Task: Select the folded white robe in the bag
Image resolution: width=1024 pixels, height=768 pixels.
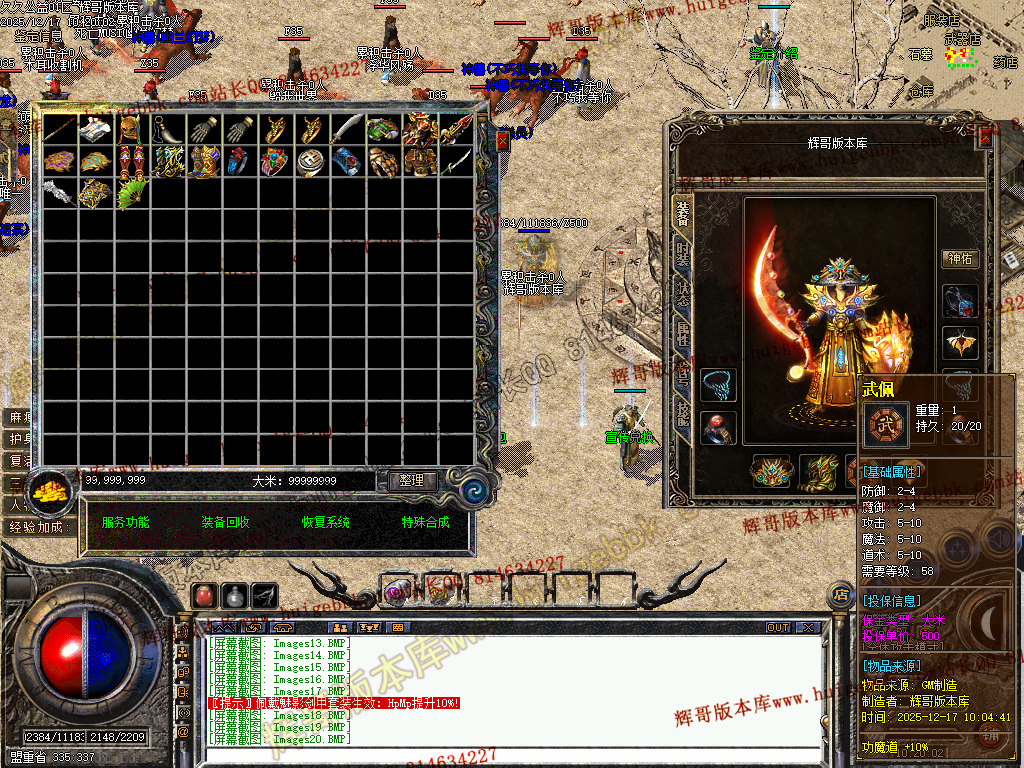Action: [x=96, y=129]
